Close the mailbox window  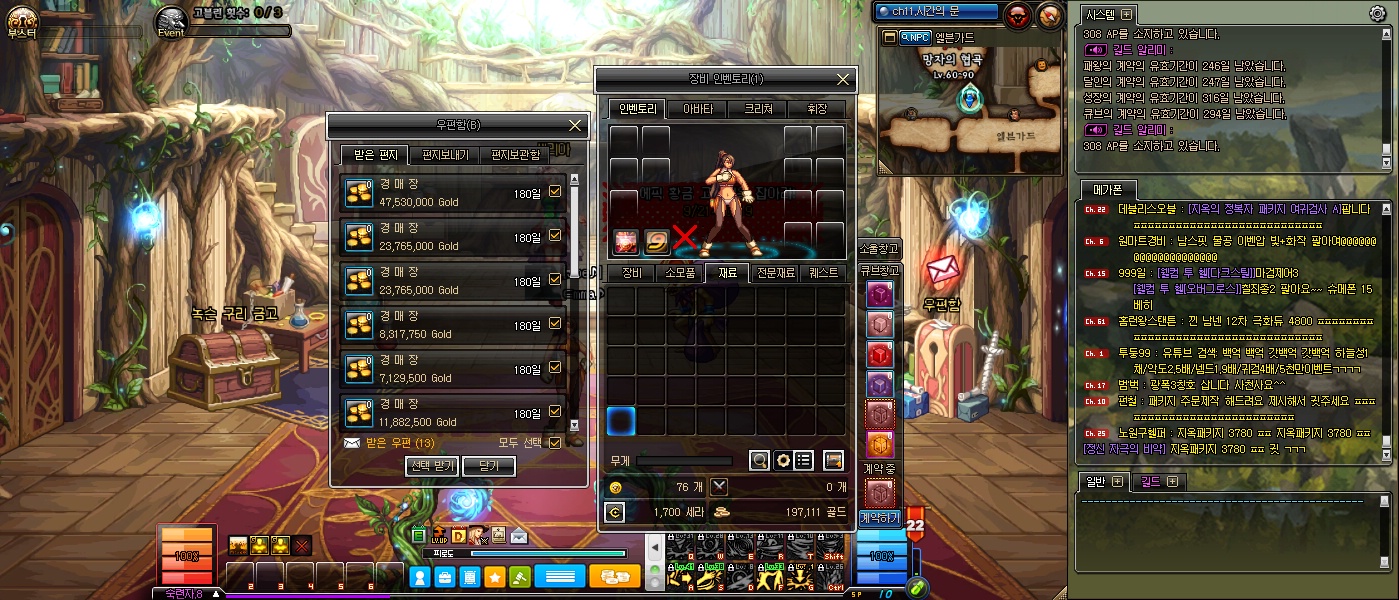click(x=575, y=125)
